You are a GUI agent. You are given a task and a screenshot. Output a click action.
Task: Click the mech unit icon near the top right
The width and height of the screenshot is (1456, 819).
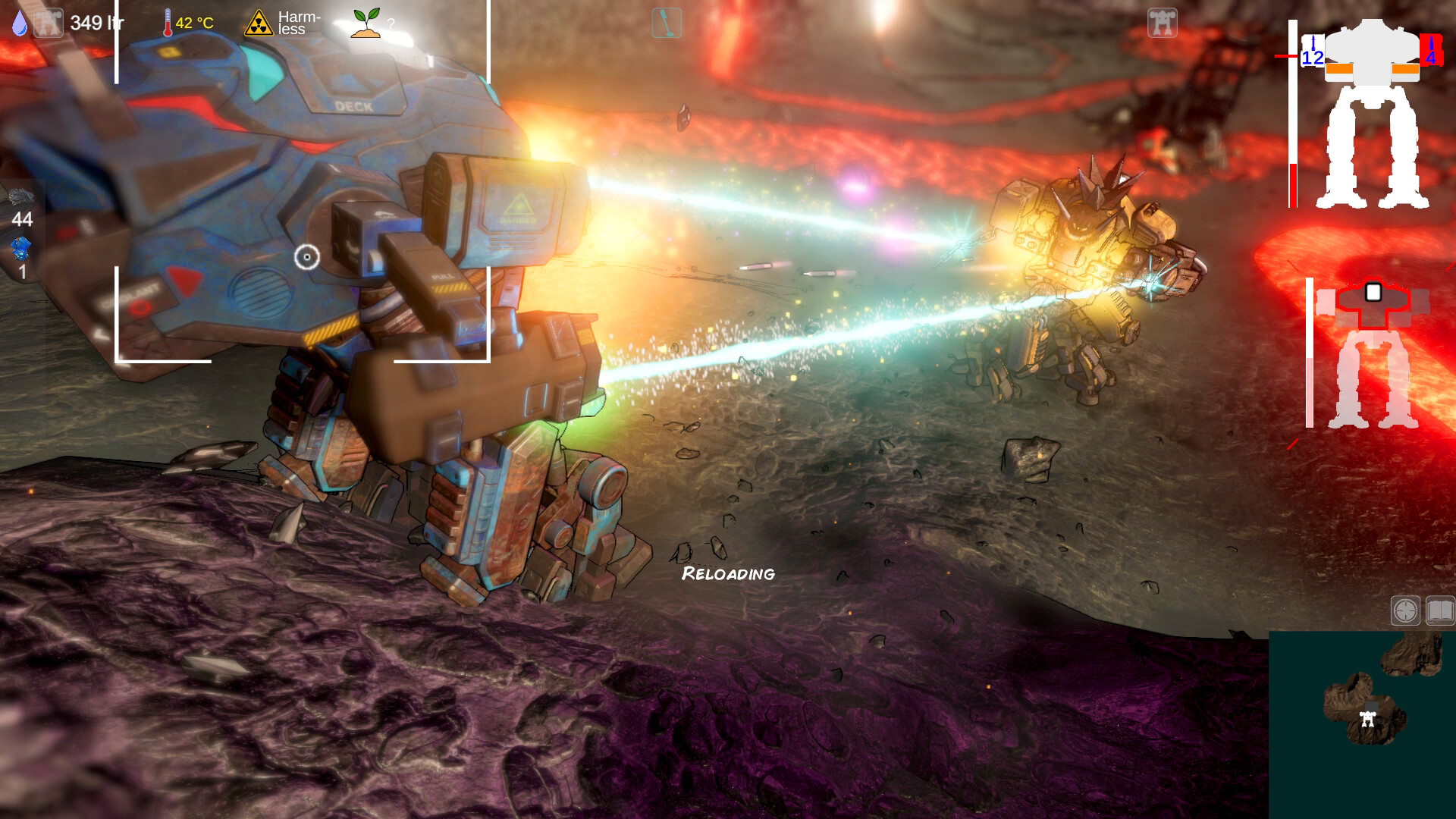[1164, 24]
